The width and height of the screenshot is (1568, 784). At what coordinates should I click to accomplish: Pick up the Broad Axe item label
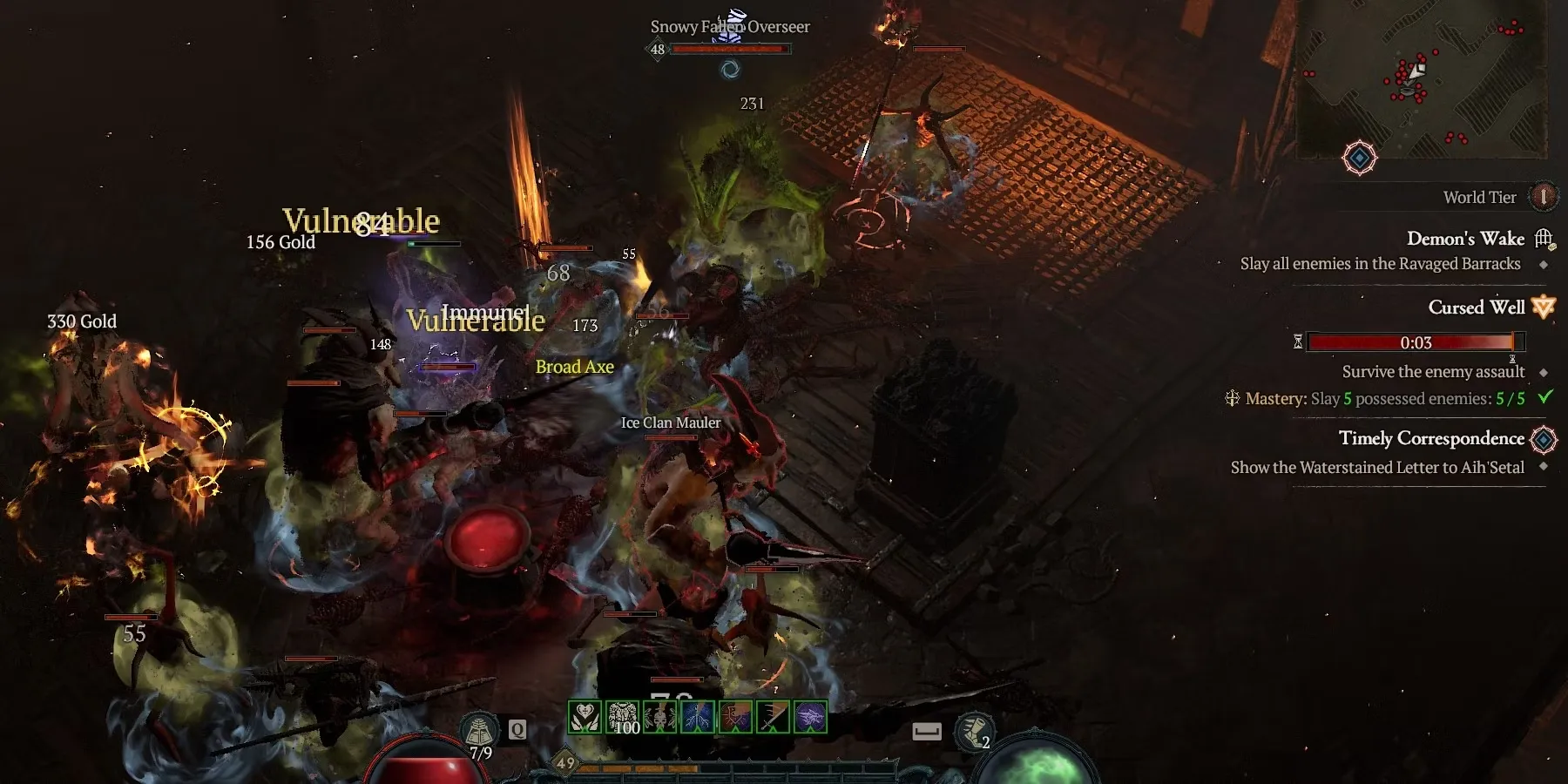(x=574, y=367)
